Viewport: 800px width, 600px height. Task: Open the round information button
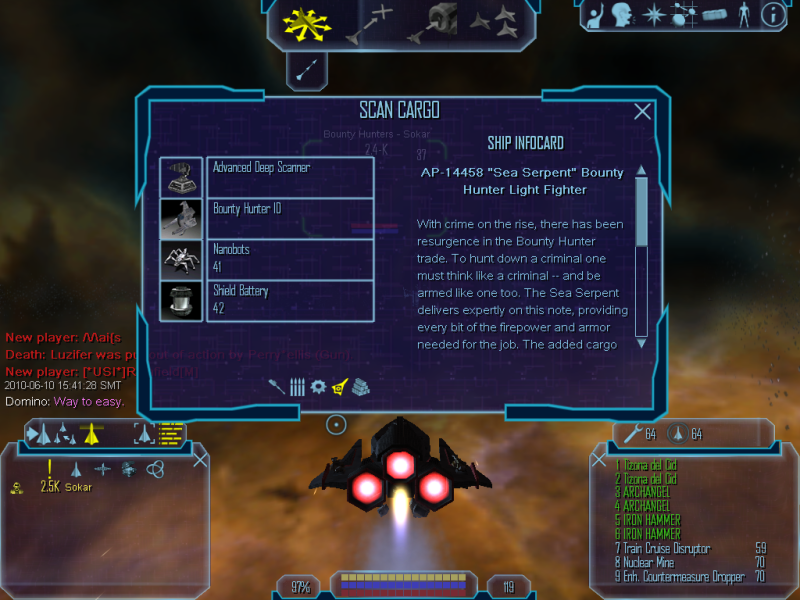772,14
